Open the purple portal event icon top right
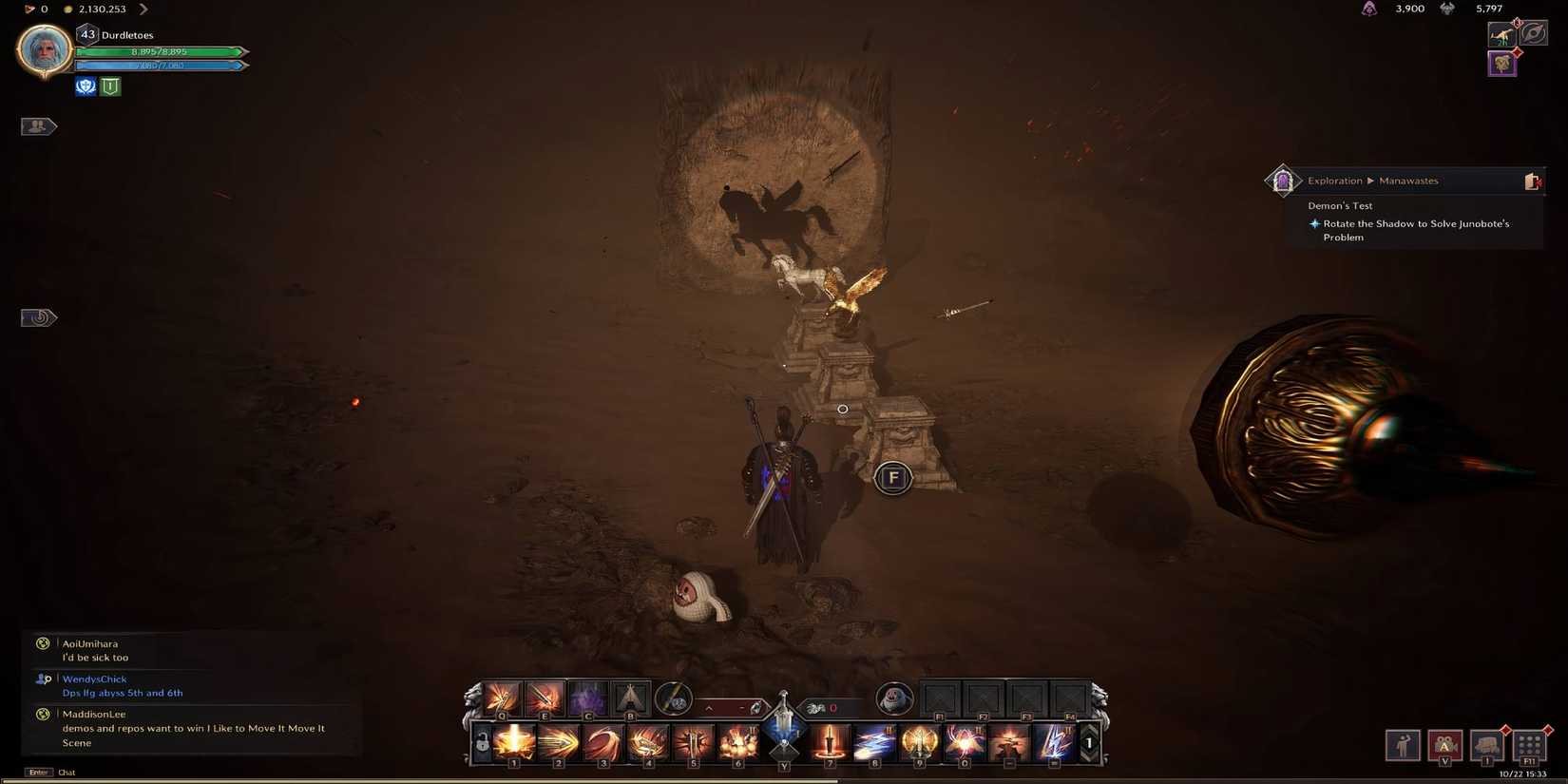This screenshot has height=784, width=1568. (1502, 64)
